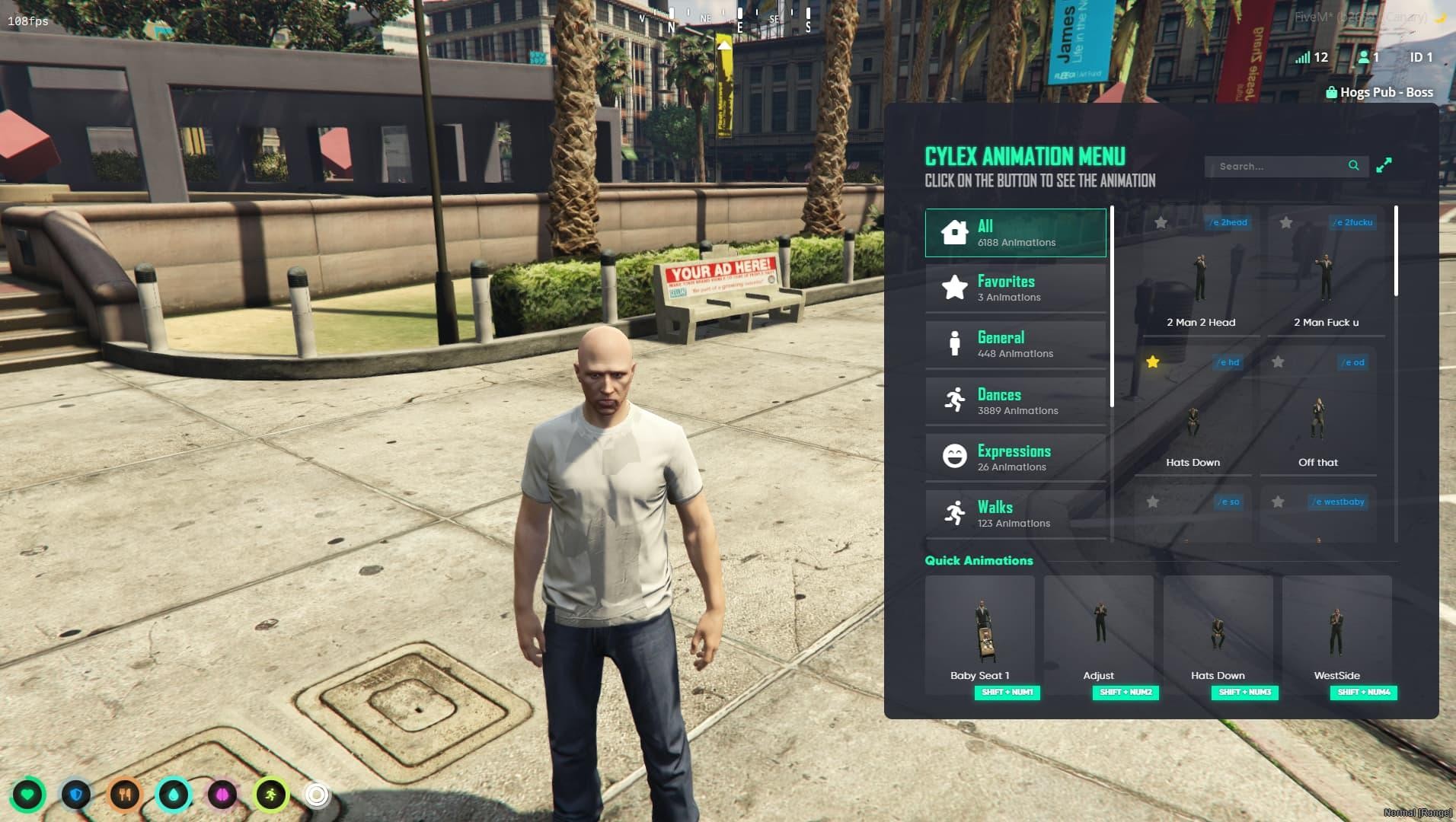Click the fork and knife hunger icon
Image resolution: width=1456 pixels, height=822 pixels.
tap(125, 795)
